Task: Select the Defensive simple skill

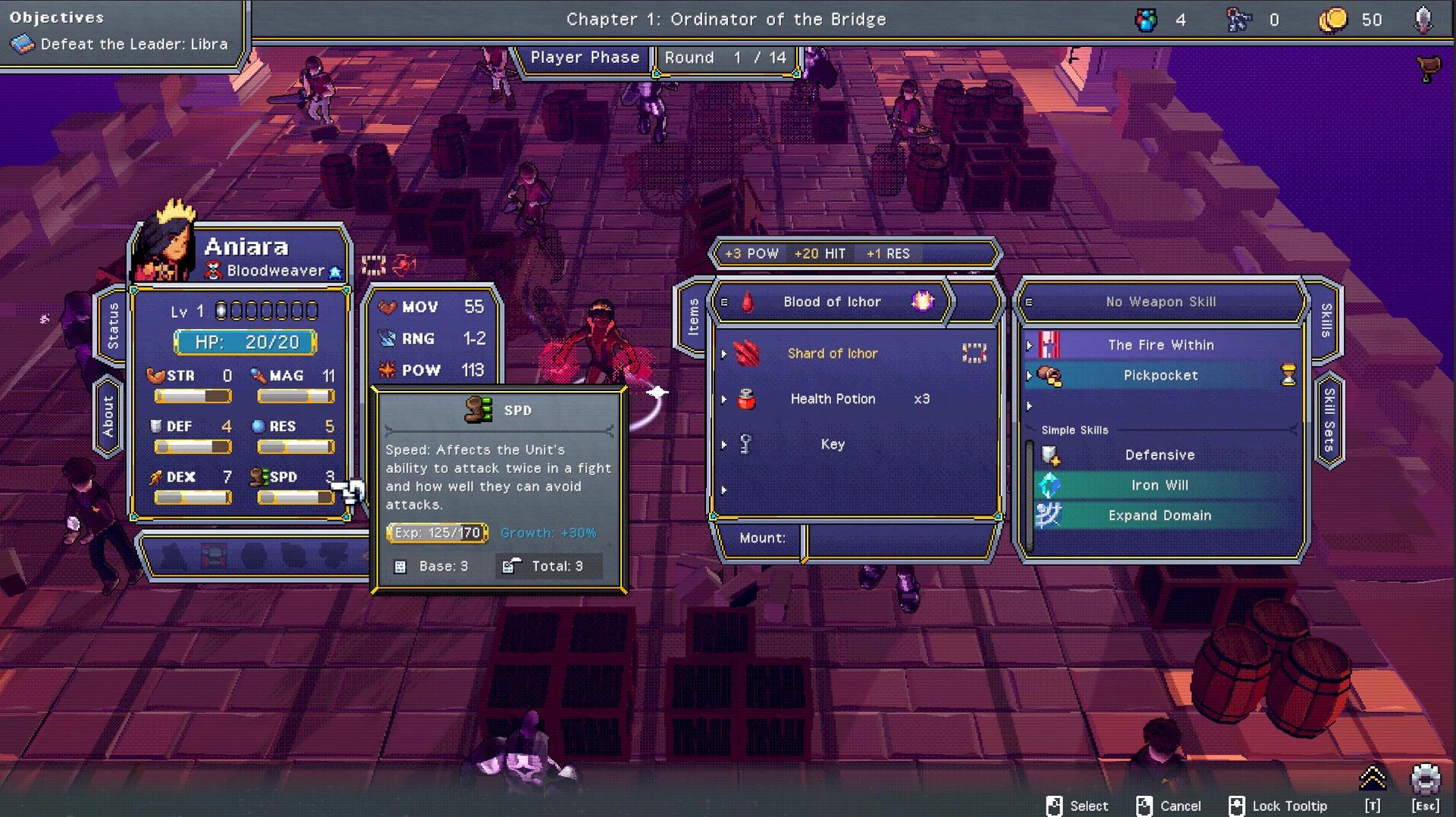Action: click(x=1159, y=455)
